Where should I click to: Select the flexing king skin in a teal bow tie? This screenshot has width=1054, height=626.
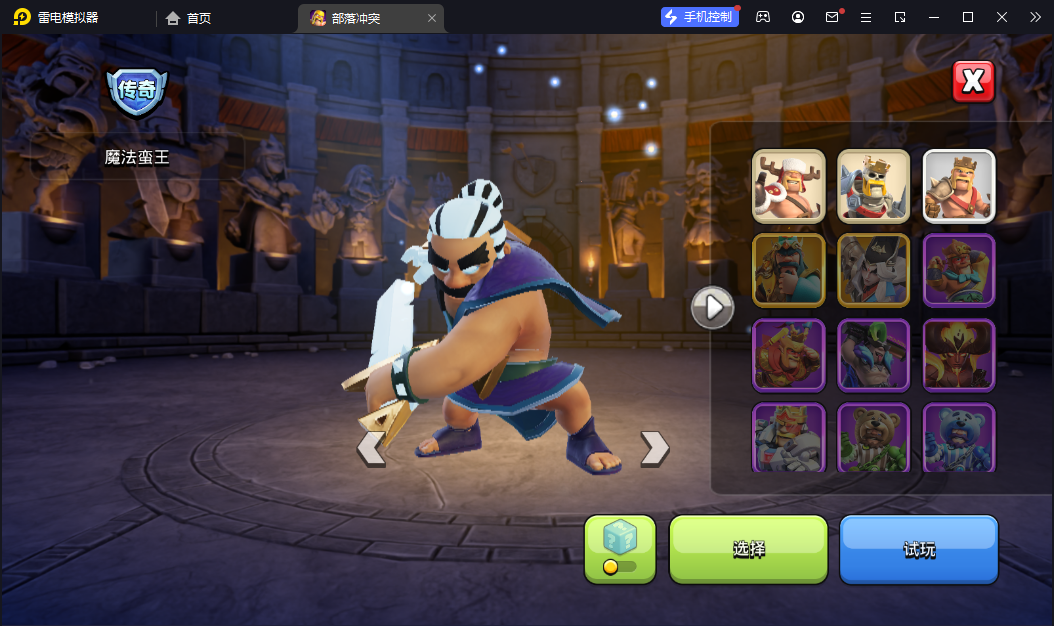pos(958,270)
